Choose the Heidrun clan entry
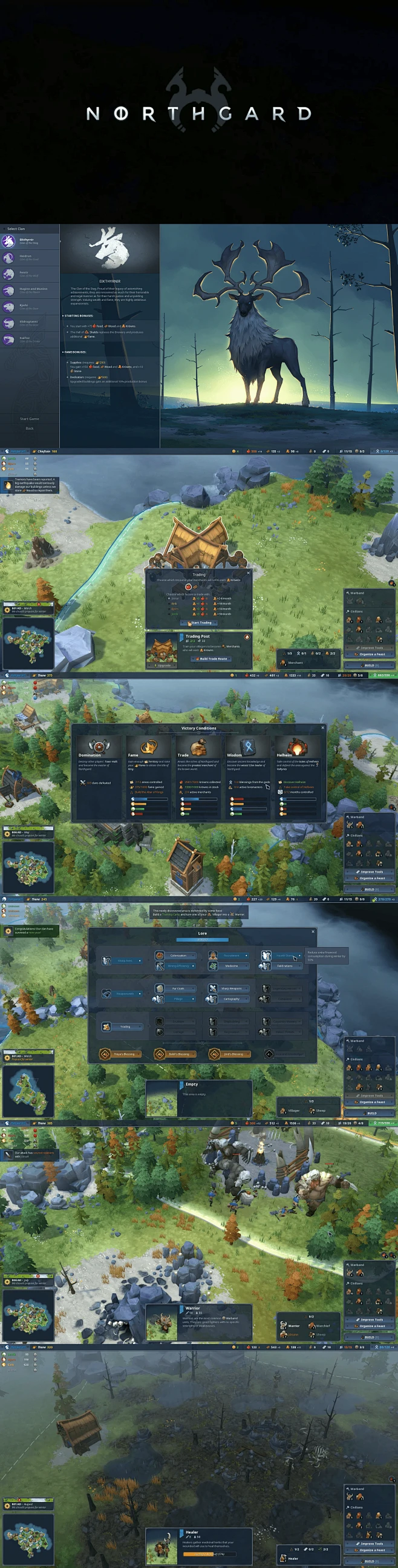The height and width of the screenshot is (1568, 398). (29, 257)
